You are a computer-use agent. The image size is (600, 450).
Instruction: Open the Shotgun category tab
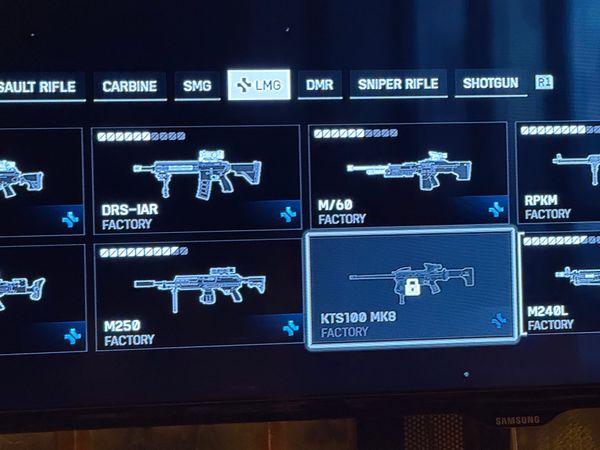[490, 83]
